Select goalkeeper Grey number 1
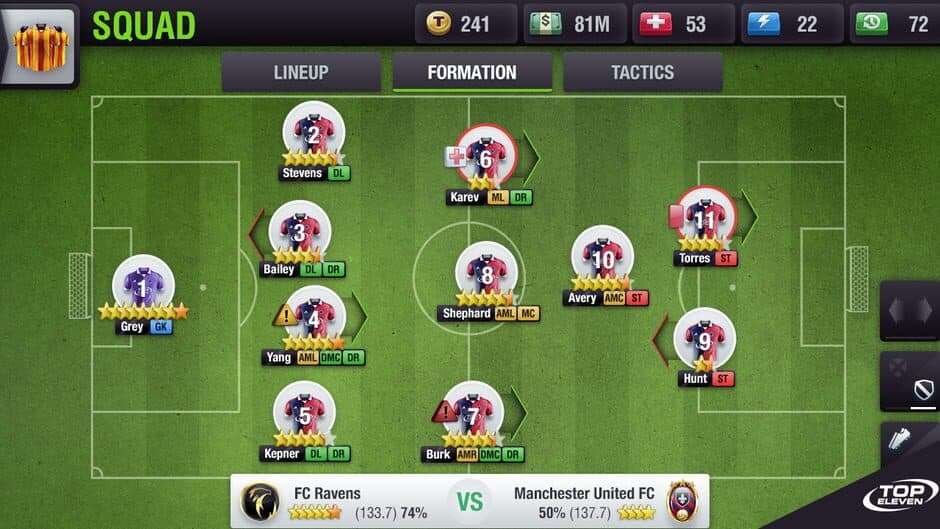 pos(143,287)
